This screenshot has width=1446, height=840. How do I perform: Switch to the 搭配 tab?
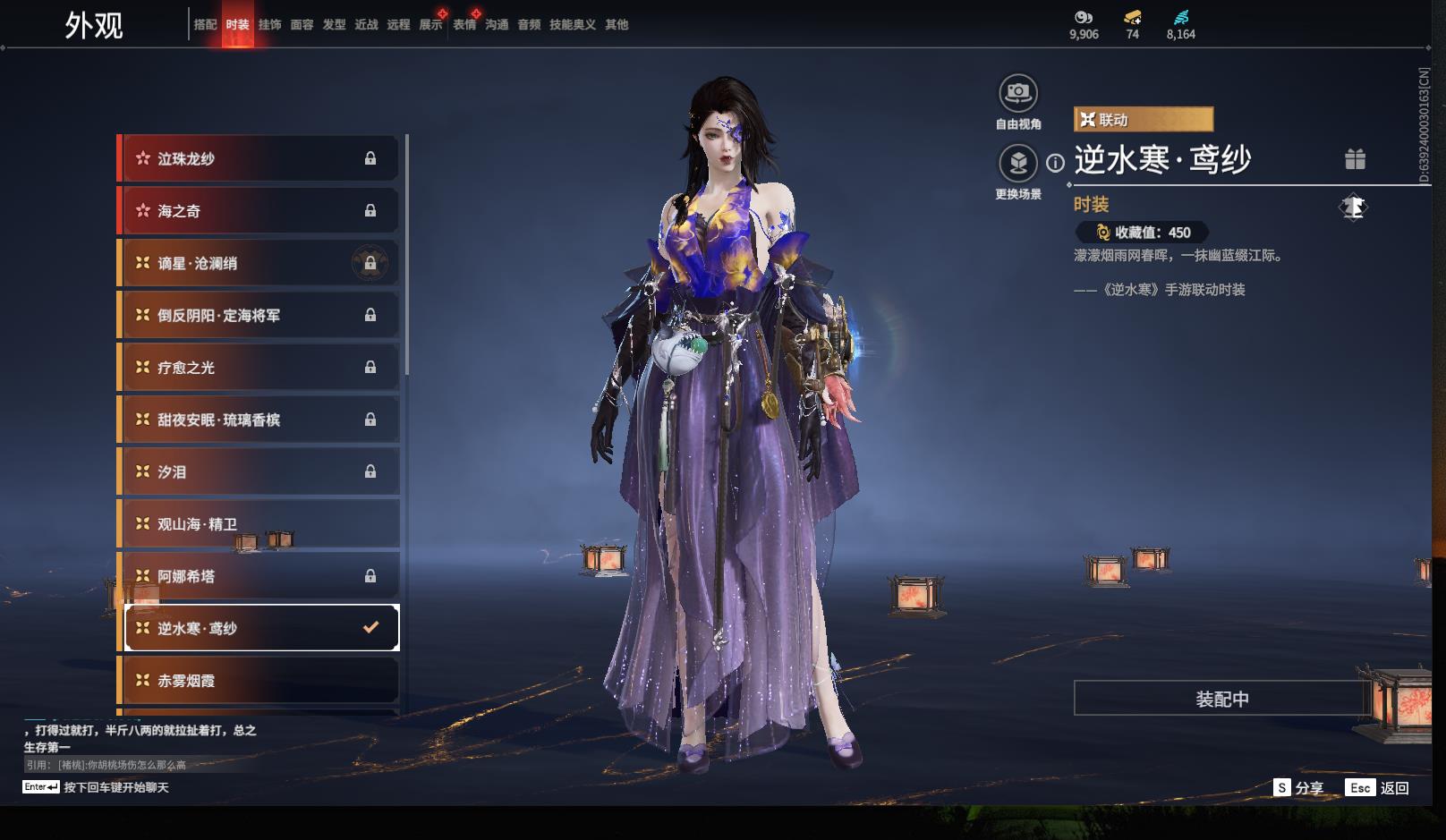(x=205, y=25)
